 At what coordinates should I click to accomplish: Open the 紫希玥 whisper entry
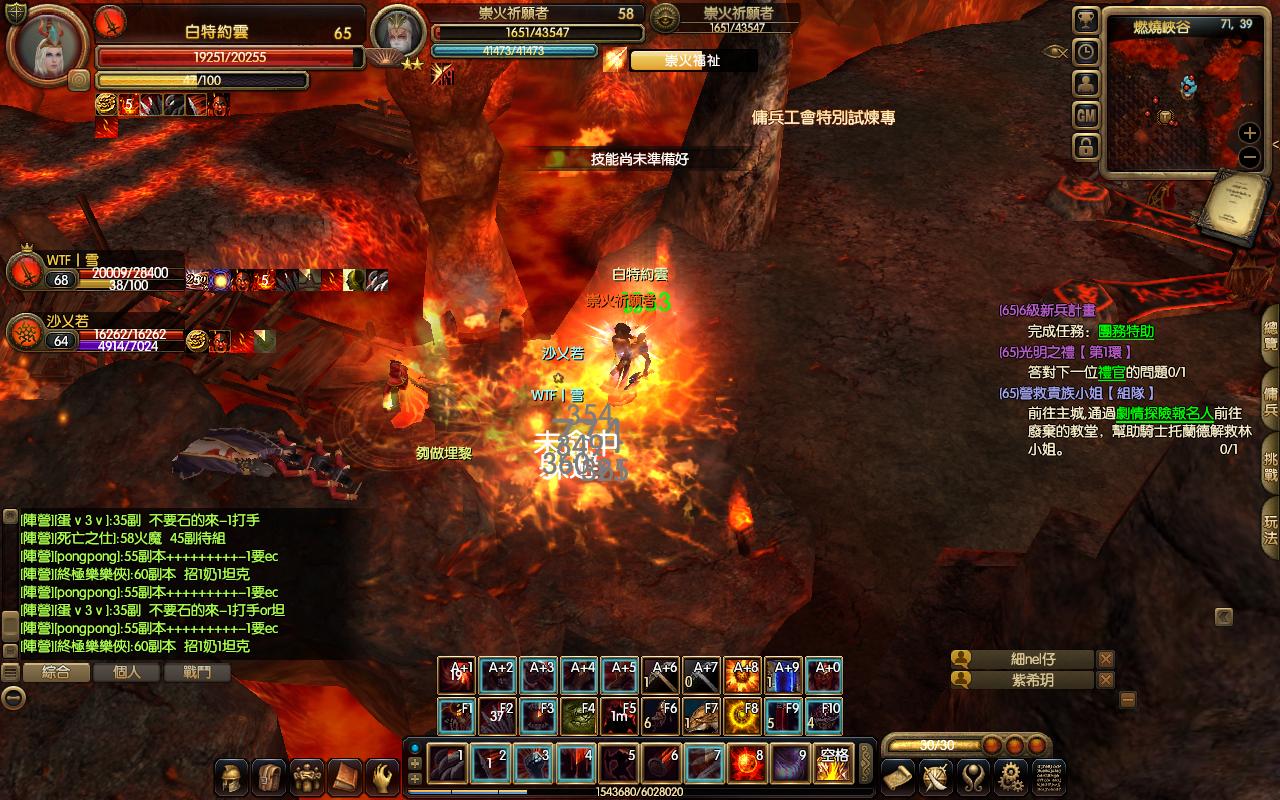1032,680
